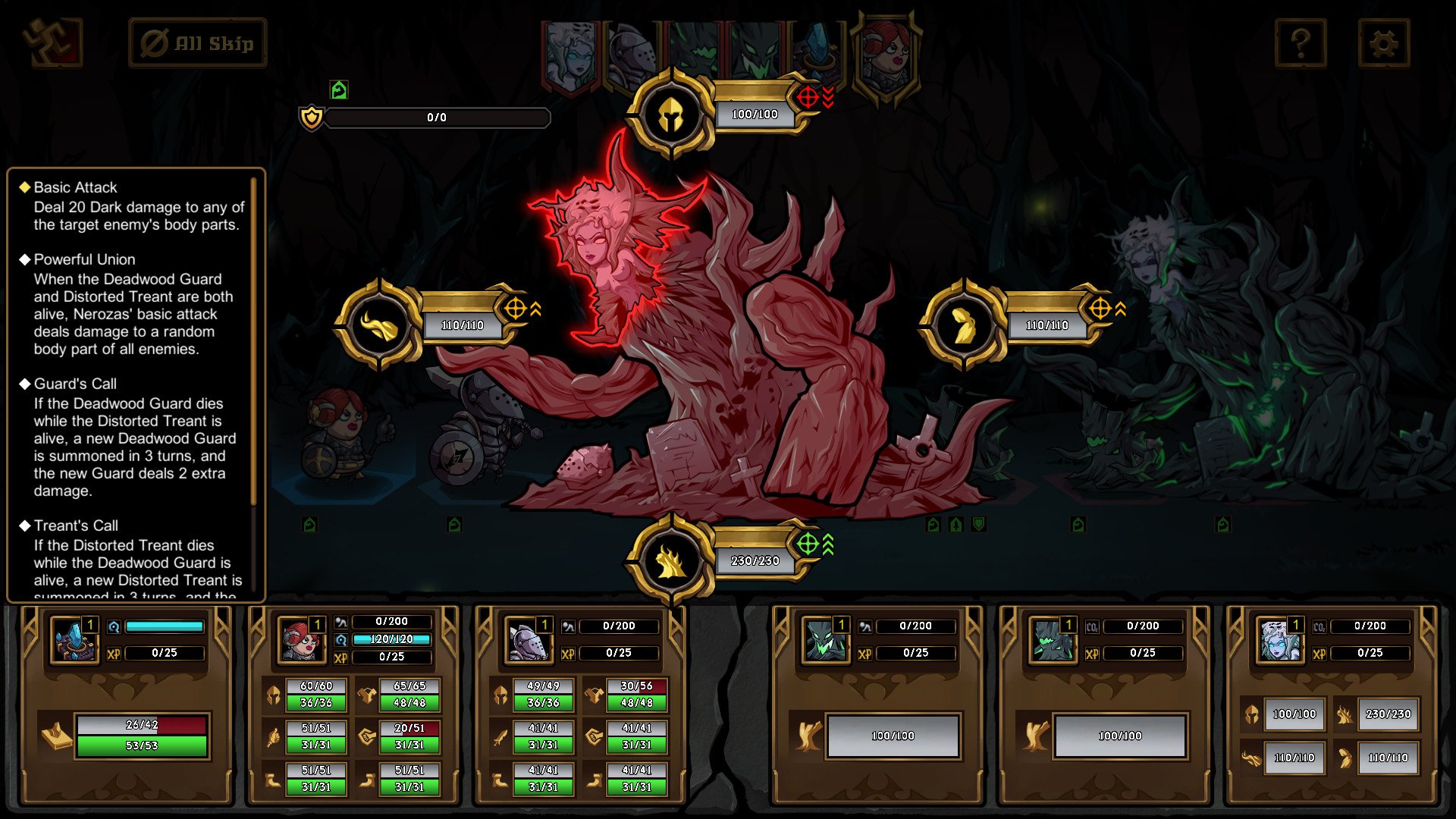Target the flame torso part 230/230
This screenshot has width=1456, height=819.
click(671, 561)
